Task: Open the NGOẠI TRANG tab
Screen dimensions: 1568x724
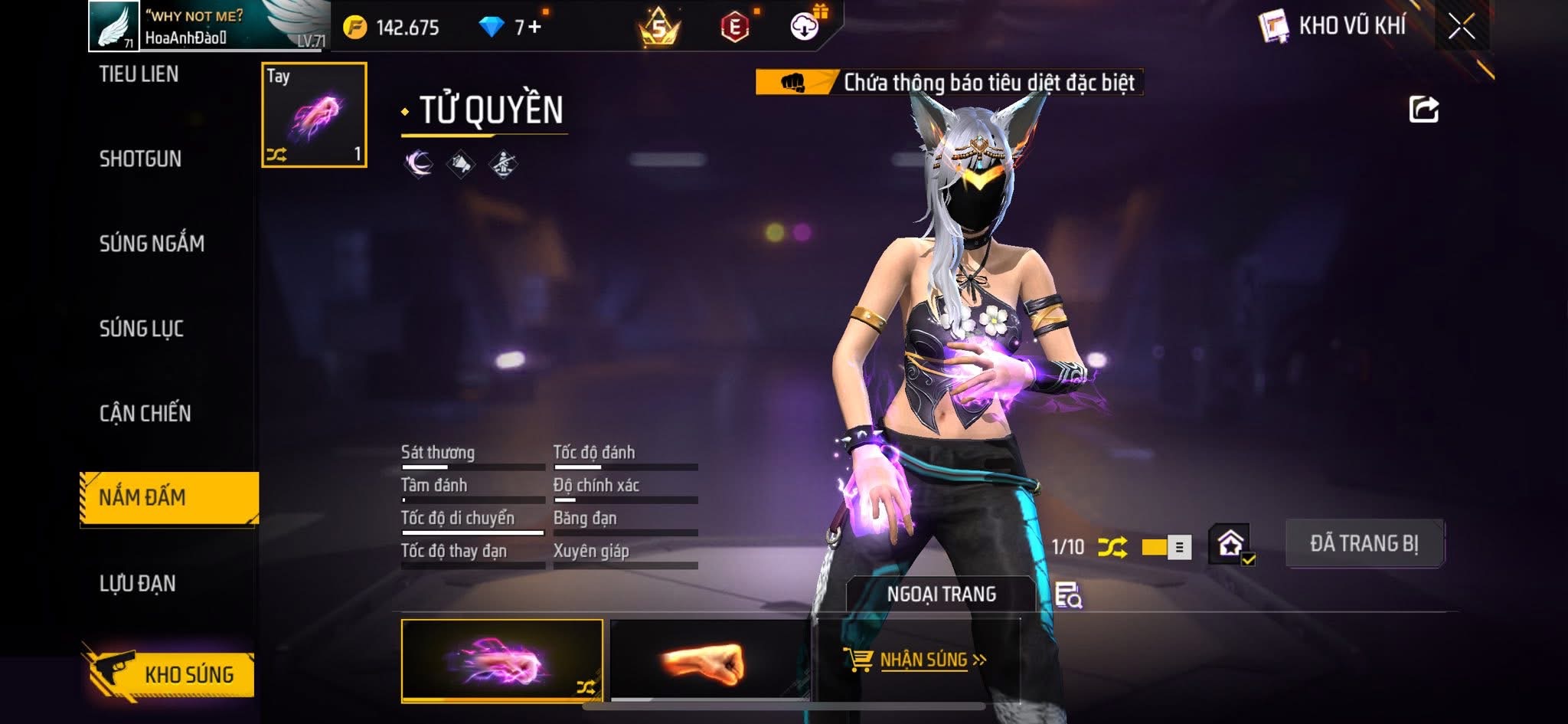Action: [941, 594]
